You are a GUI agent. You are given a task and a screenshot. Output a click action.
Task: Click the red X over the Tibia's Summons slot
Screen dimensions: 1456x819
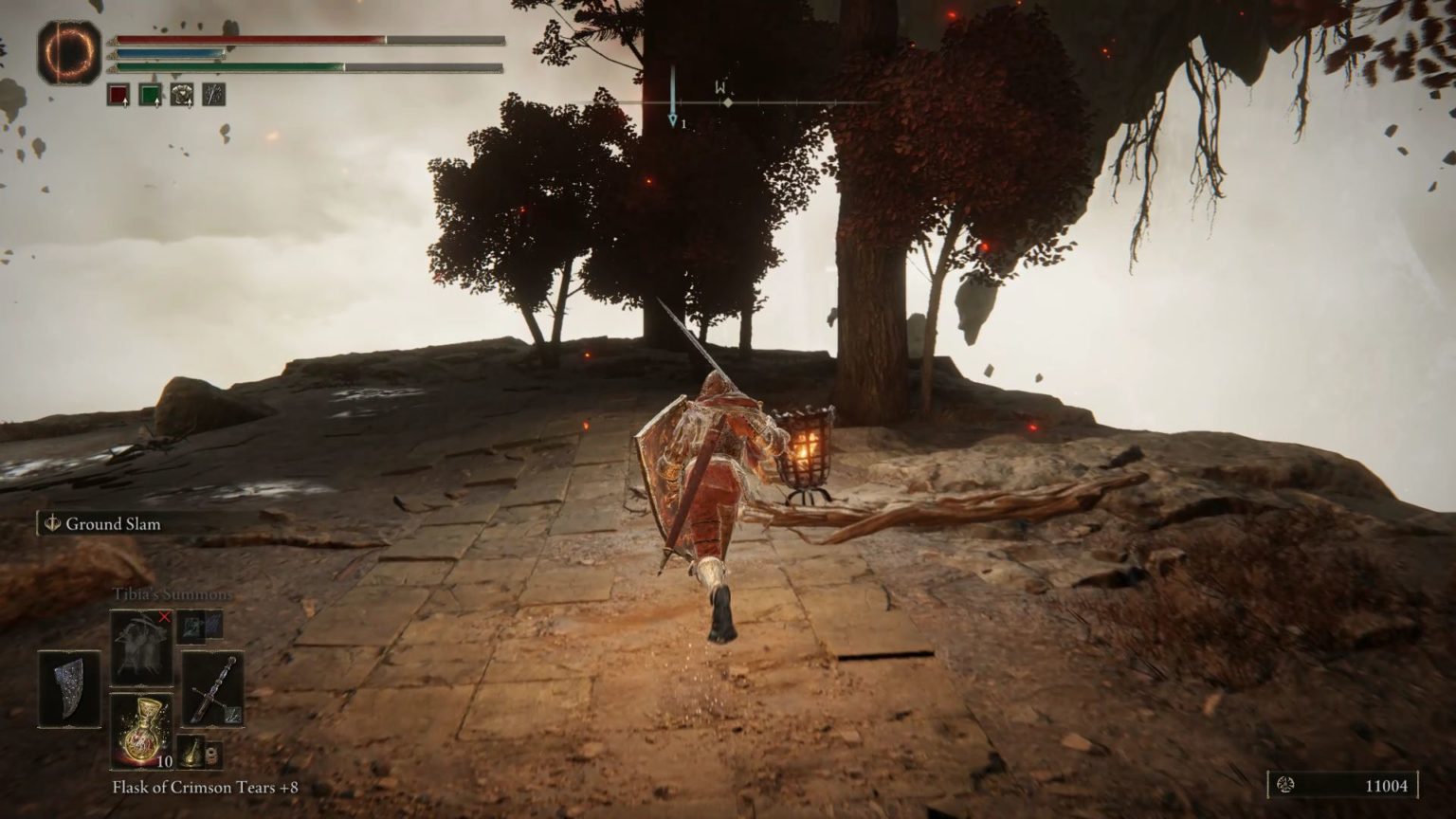click(x=163, y=616)
